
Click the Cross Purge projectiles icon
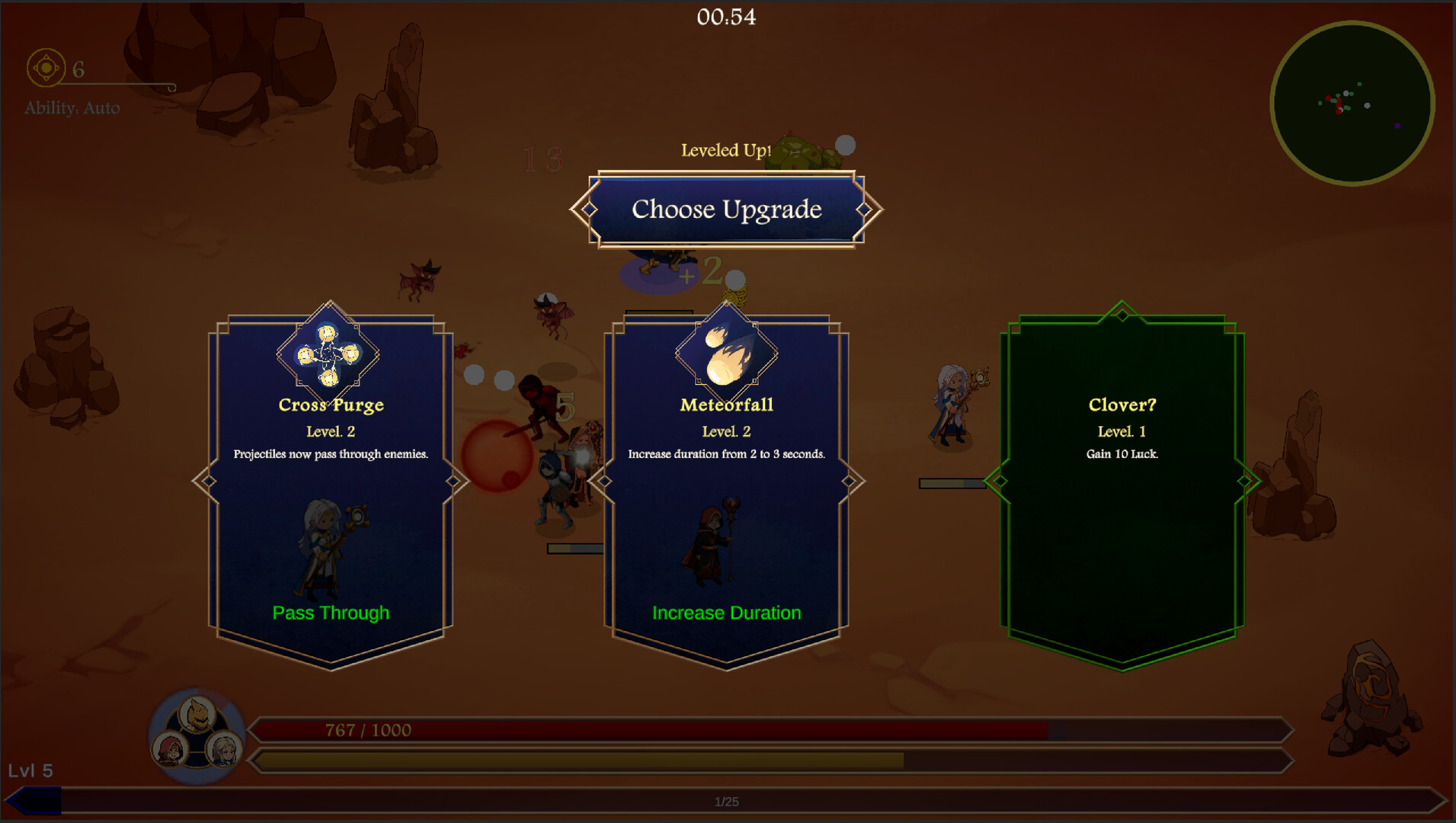[x=329, y=353]
